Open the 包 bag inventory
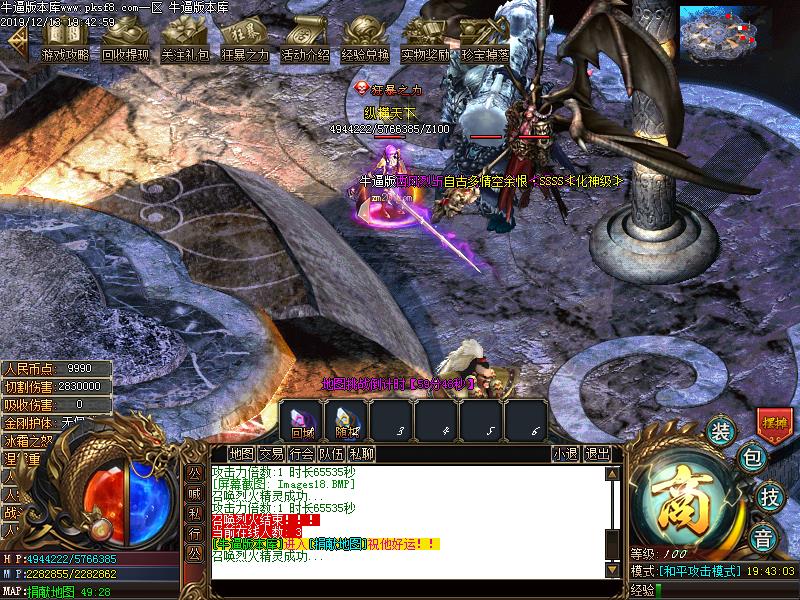 (x=751, y=459)
